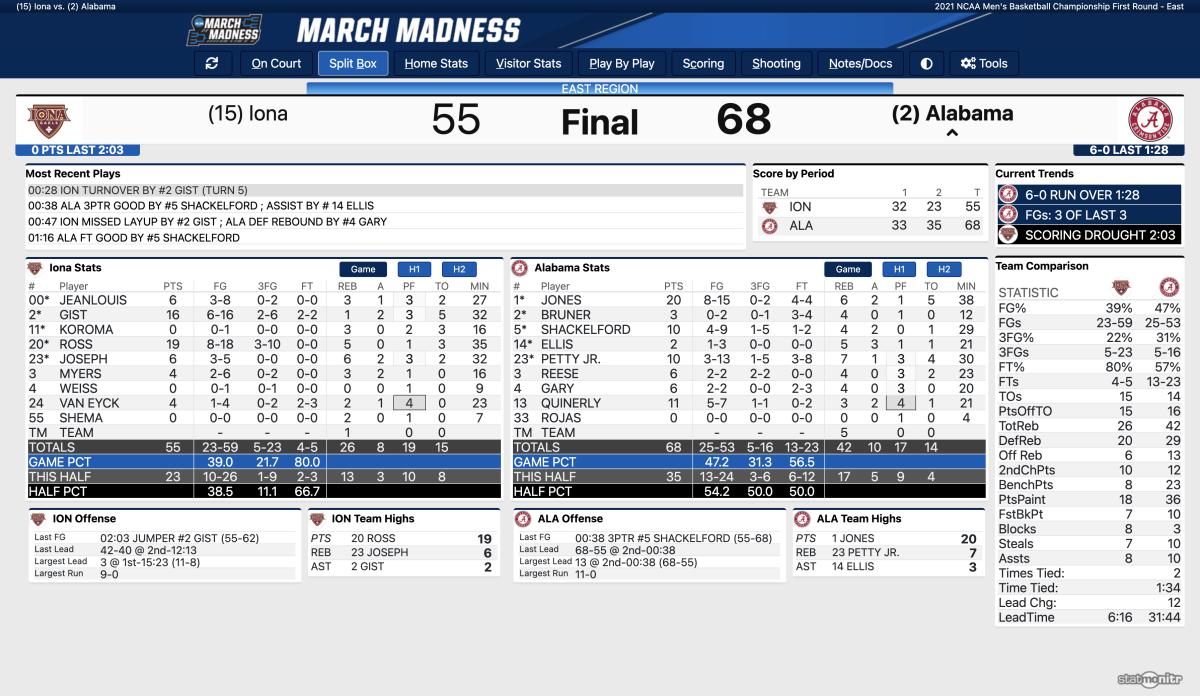Viewport: 1200px width, 696px height.
Task: Switch to the Shooting view
Action: (776, 63)
